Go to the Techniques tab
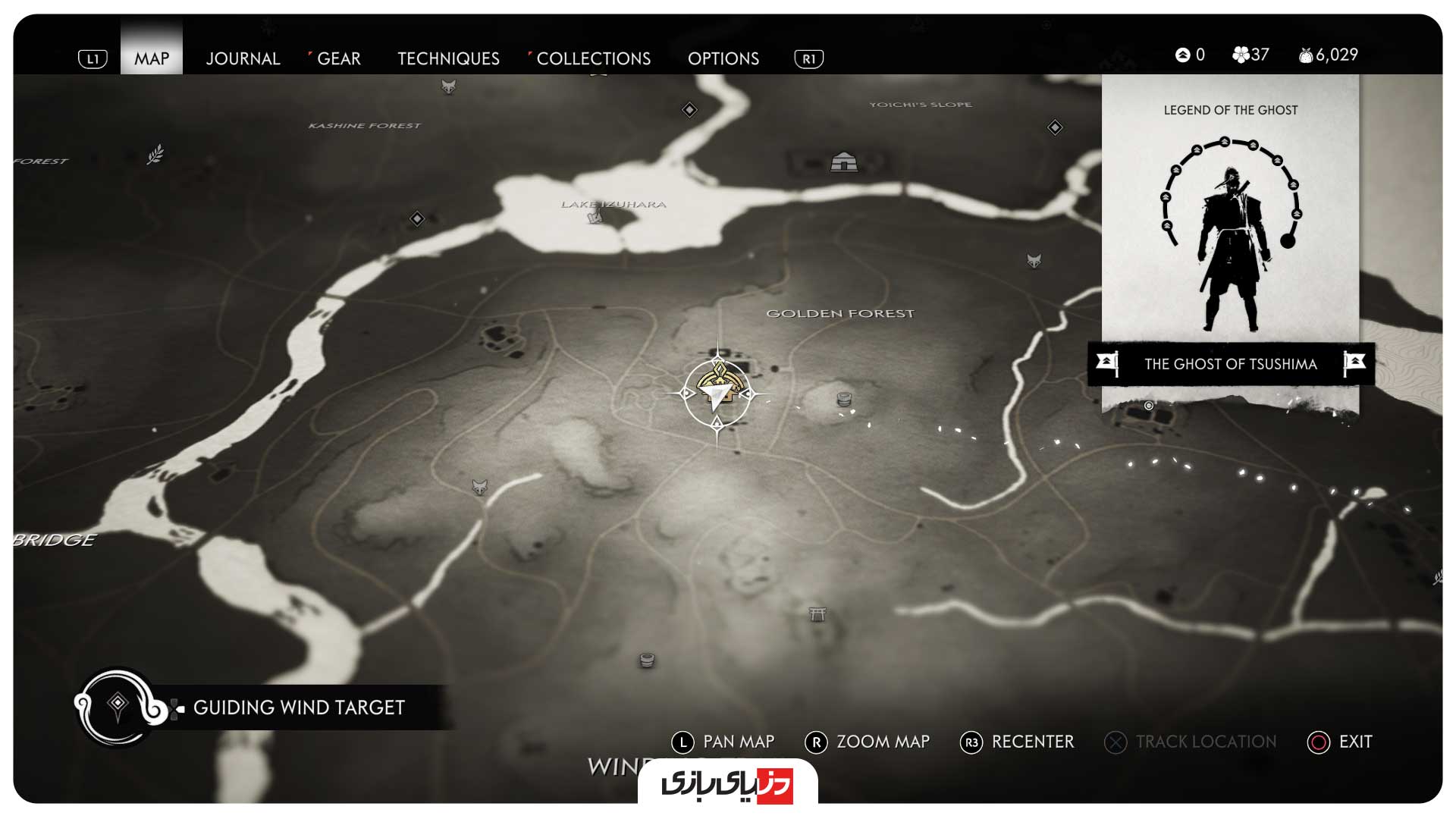 point(448,58)
